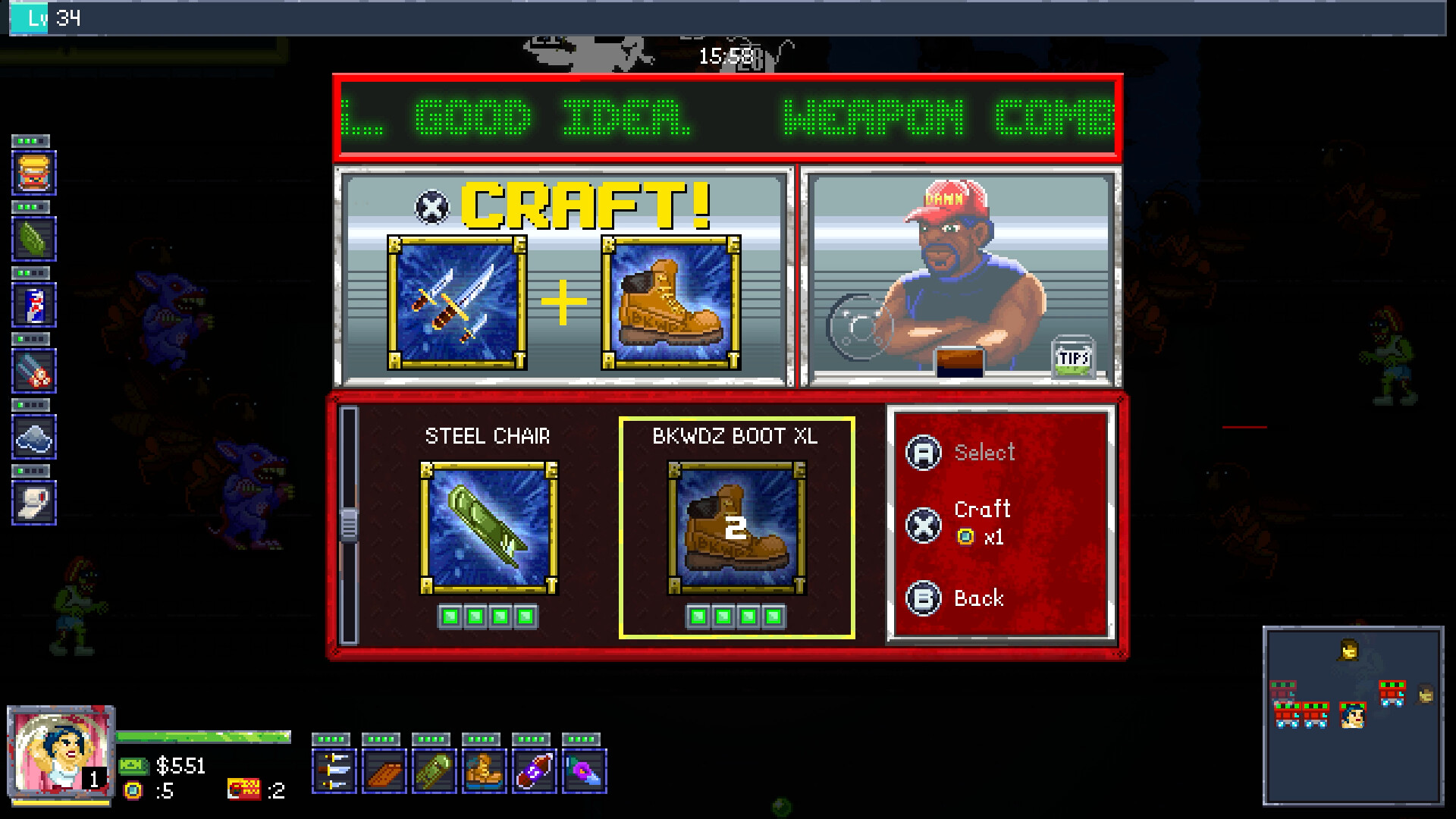Click the leaf item in the left sidebar

33,238
